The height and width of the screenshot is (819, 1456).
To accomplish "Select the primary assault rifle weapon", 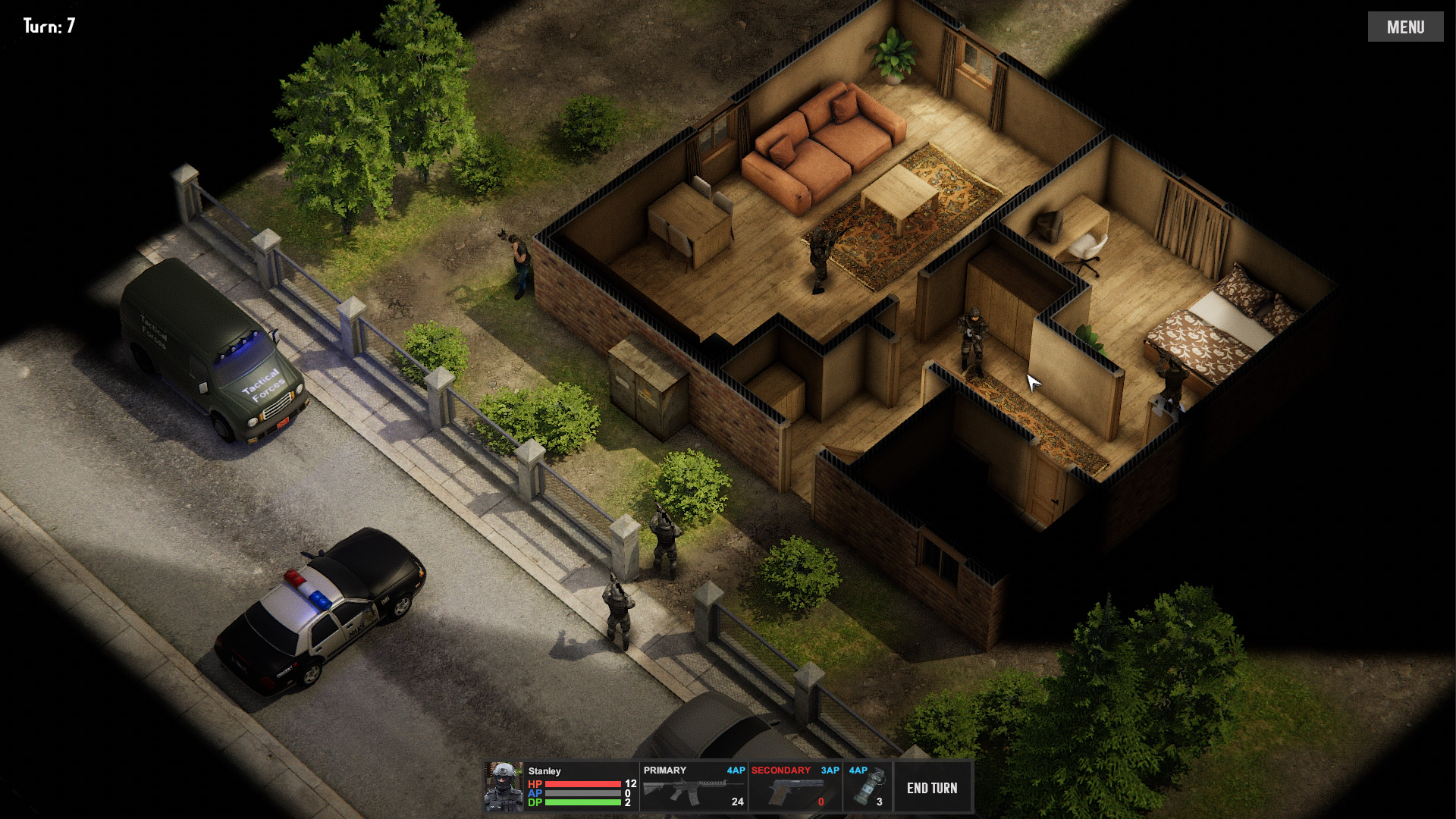I will point(693,788).
